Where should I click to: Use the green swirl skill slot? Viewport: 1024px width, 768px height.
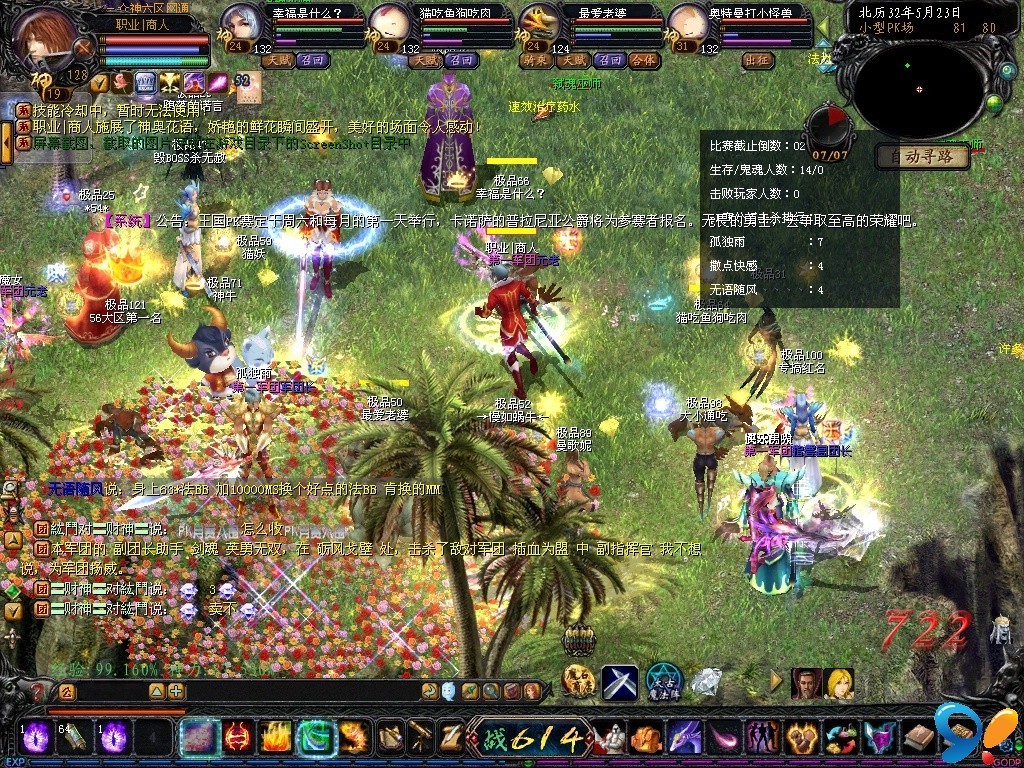click(316, 738)
